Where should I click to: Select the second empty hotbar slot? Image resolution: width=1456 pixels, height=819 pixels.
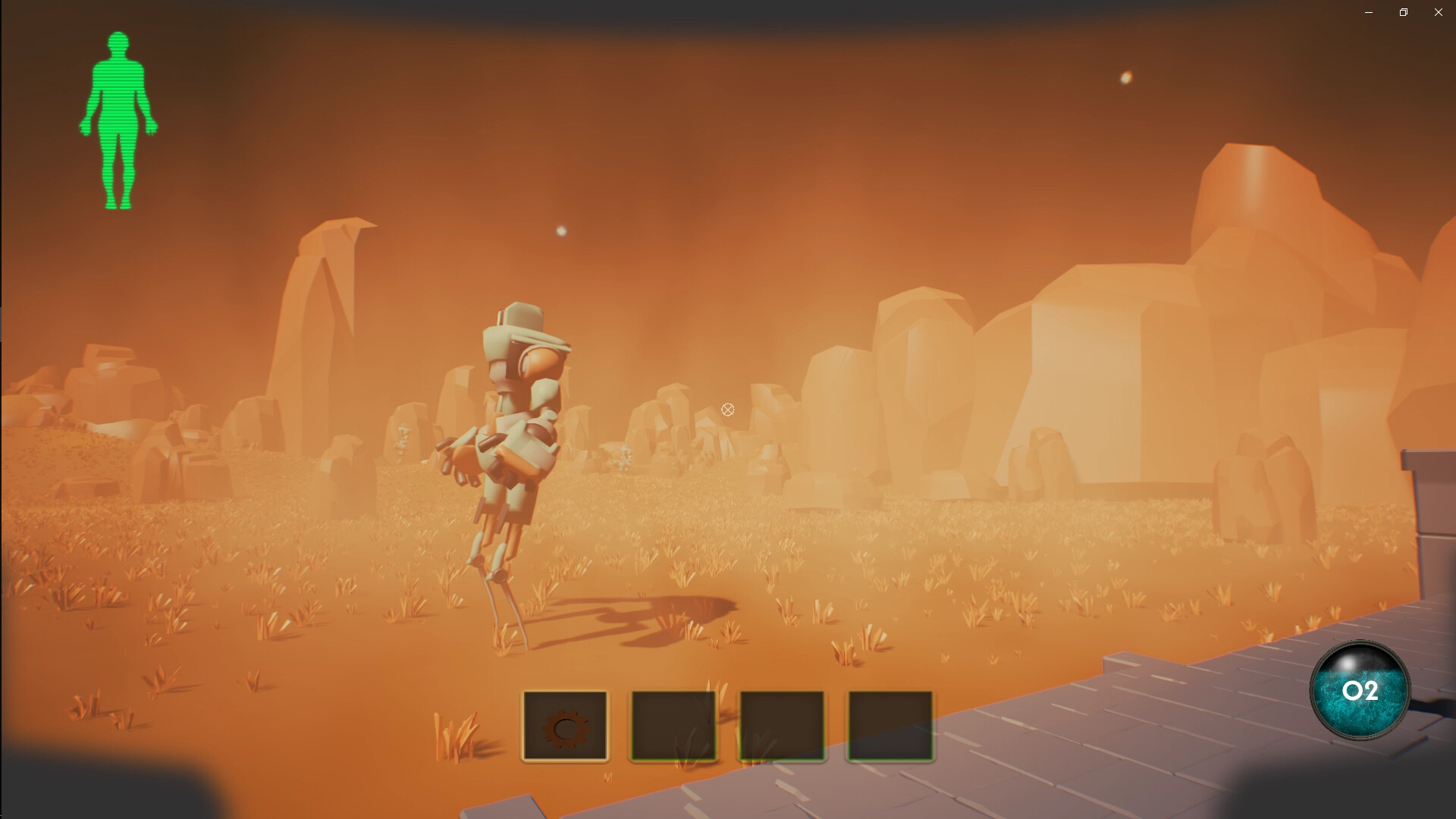(x=673, y=725)
